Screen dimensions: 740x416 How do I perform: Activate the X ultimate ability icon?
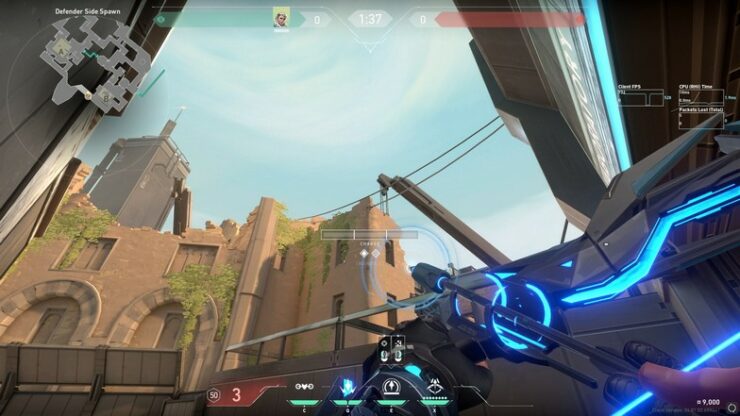435,387
